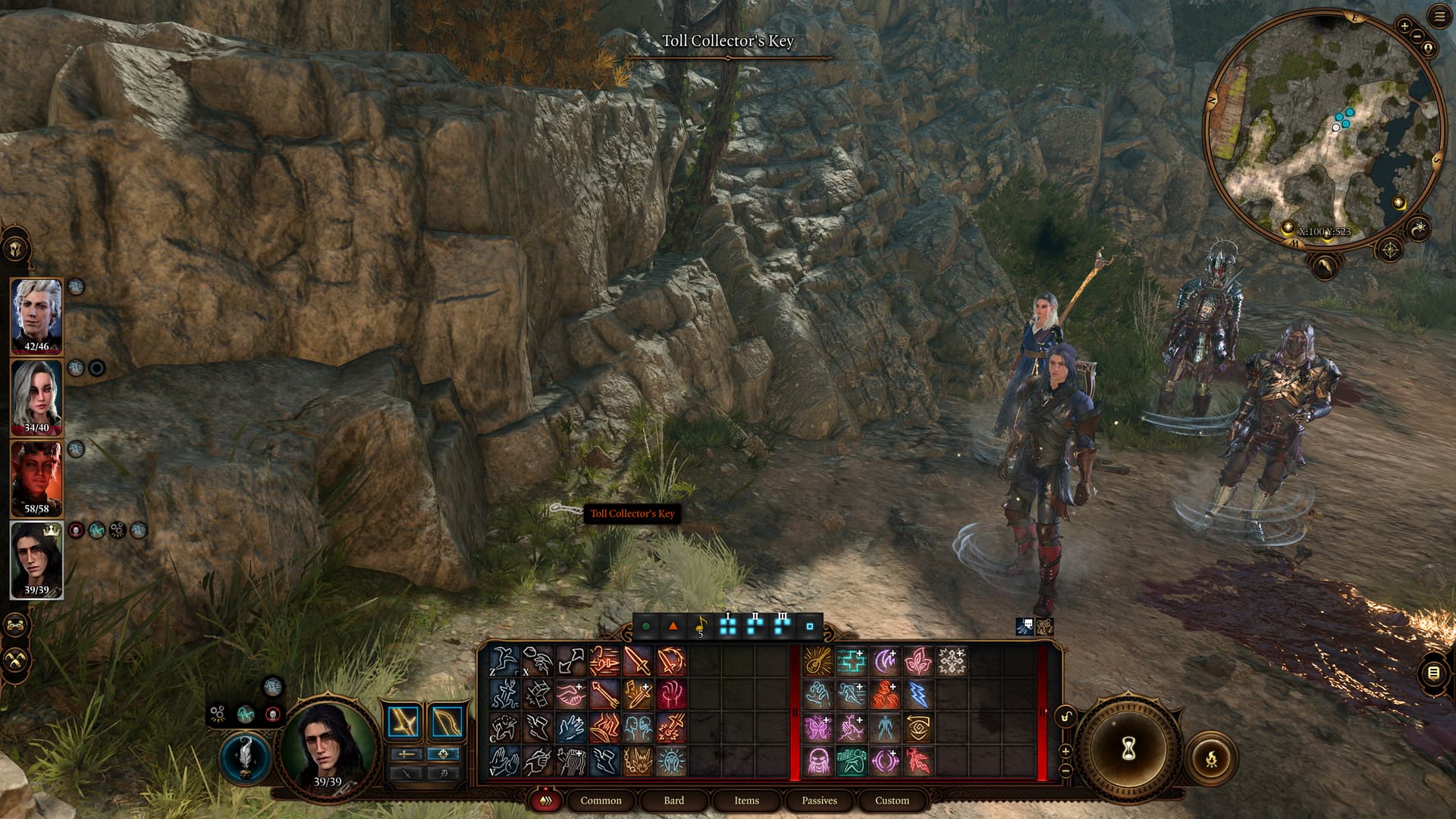Viewport: 1456px width, 819px height.
Task: Switch to the Custom hotbar tab
Action: (x=892, y=800)
